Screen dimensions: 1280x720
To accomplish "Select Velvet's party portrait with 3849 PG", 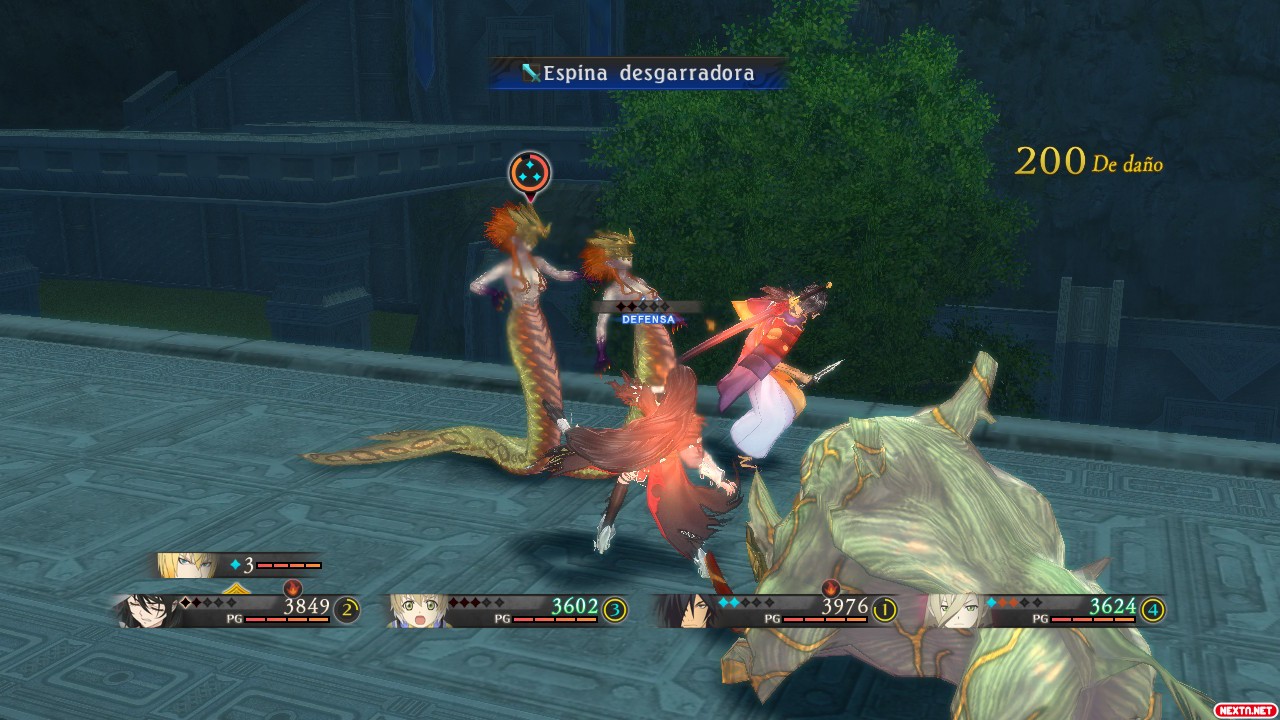I will [x=143, y=610].
